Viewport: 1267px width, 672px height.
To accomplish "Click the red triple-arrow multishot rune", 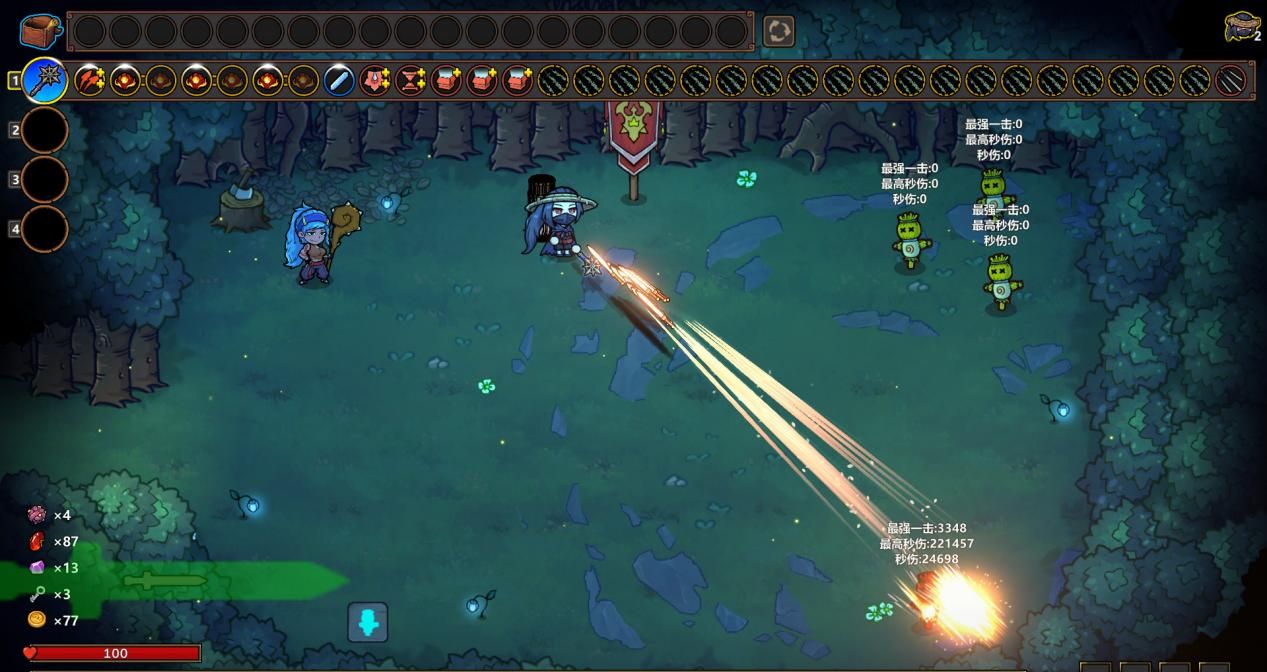I will (x=90, y=80).
